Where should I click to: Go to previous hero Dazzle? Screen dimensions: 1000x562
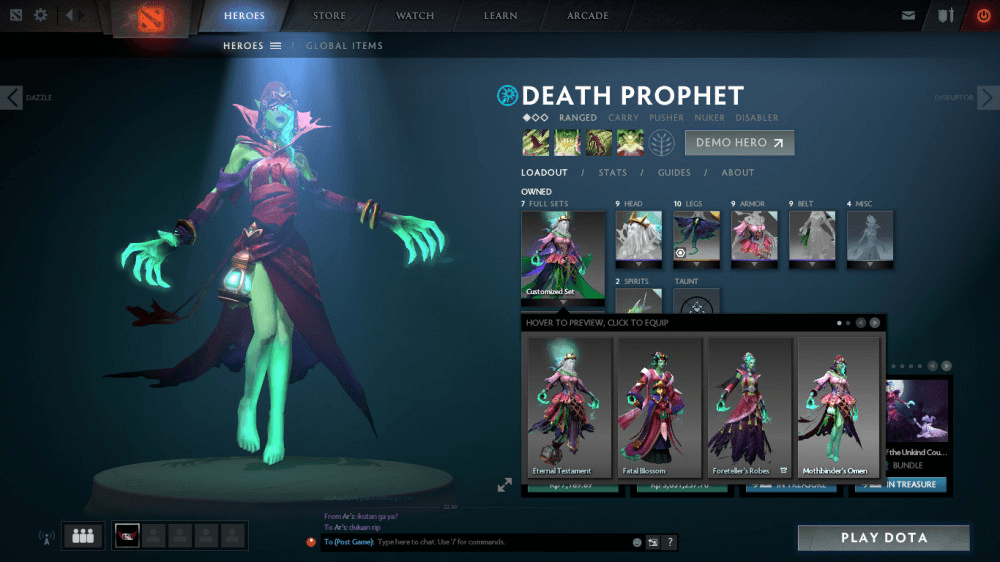tap(12, 97)
